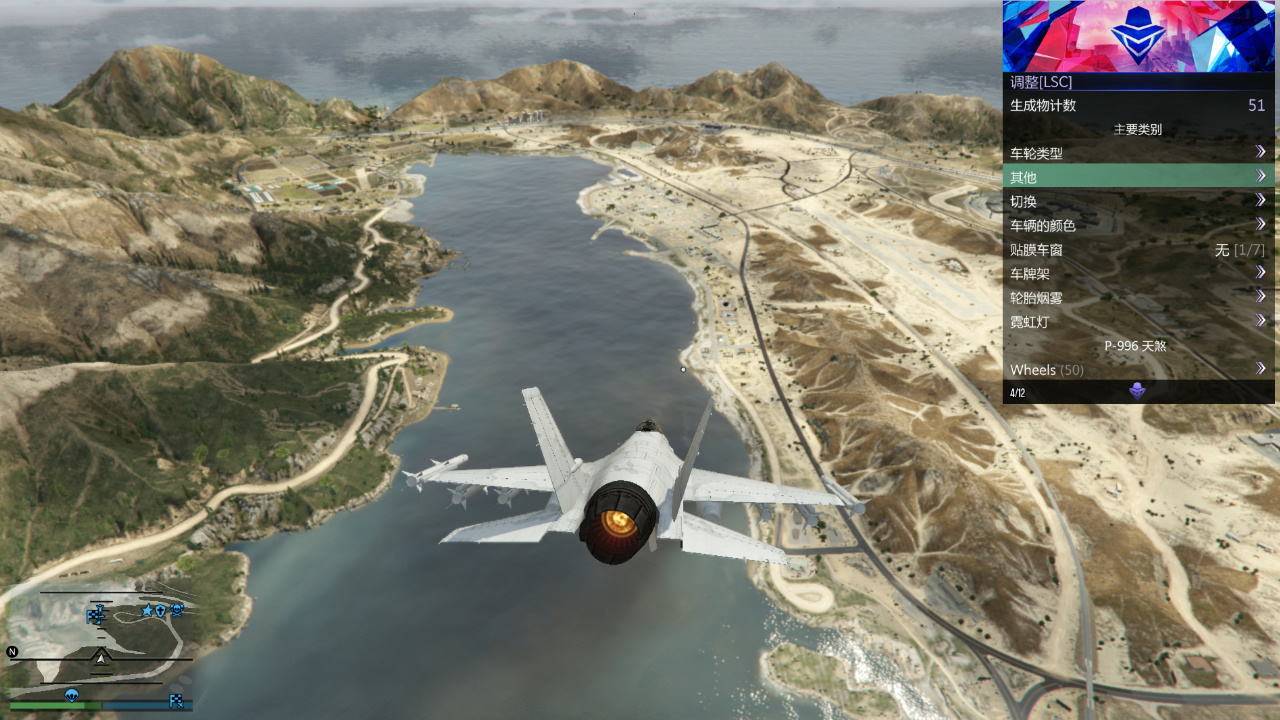Click the player arrow on the minimap
Image resolution: width=1280 pixels, height=720 pixels.
(101, 657)
